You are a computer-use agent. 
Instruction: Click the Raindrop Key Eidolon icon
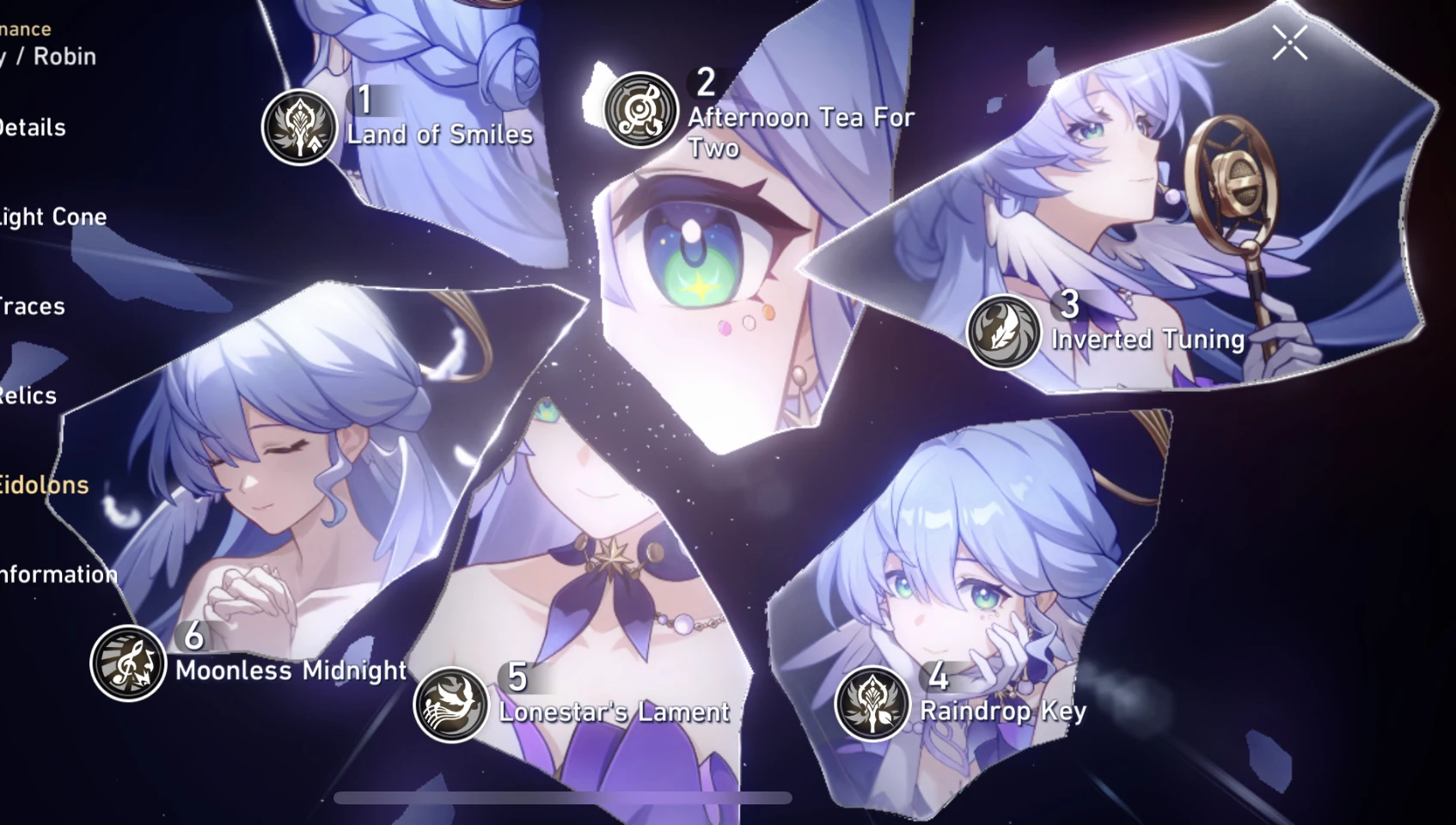(x=871, y=703)
